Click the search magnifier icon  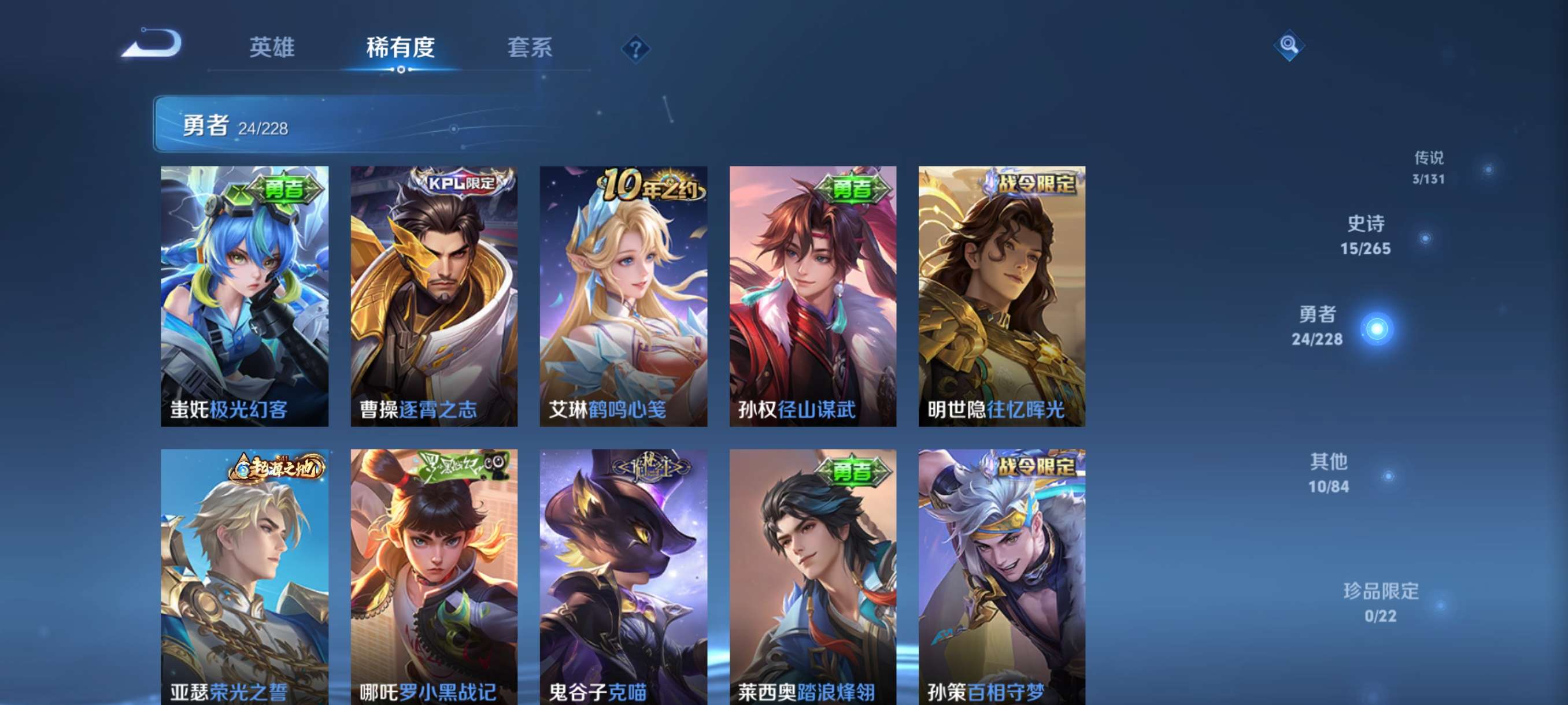1289,46
